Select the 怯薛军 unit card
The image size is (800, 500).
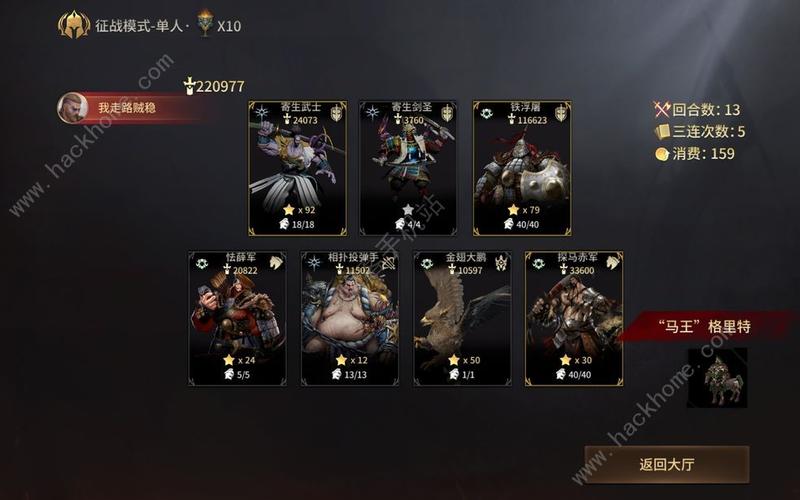coord(237,318)
